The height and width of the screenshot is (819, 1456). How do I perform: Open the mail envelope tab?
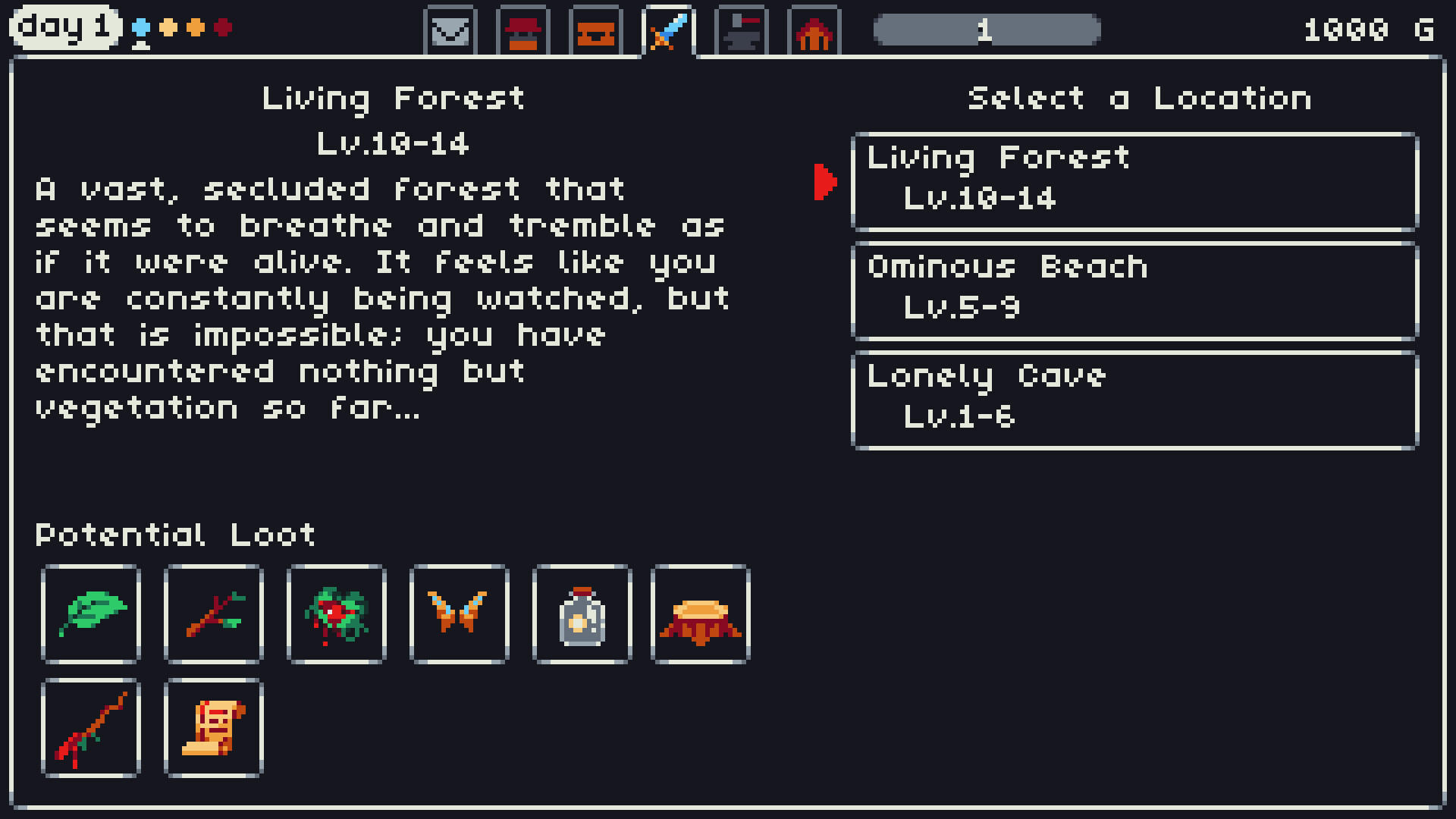[x=450, y=30]
